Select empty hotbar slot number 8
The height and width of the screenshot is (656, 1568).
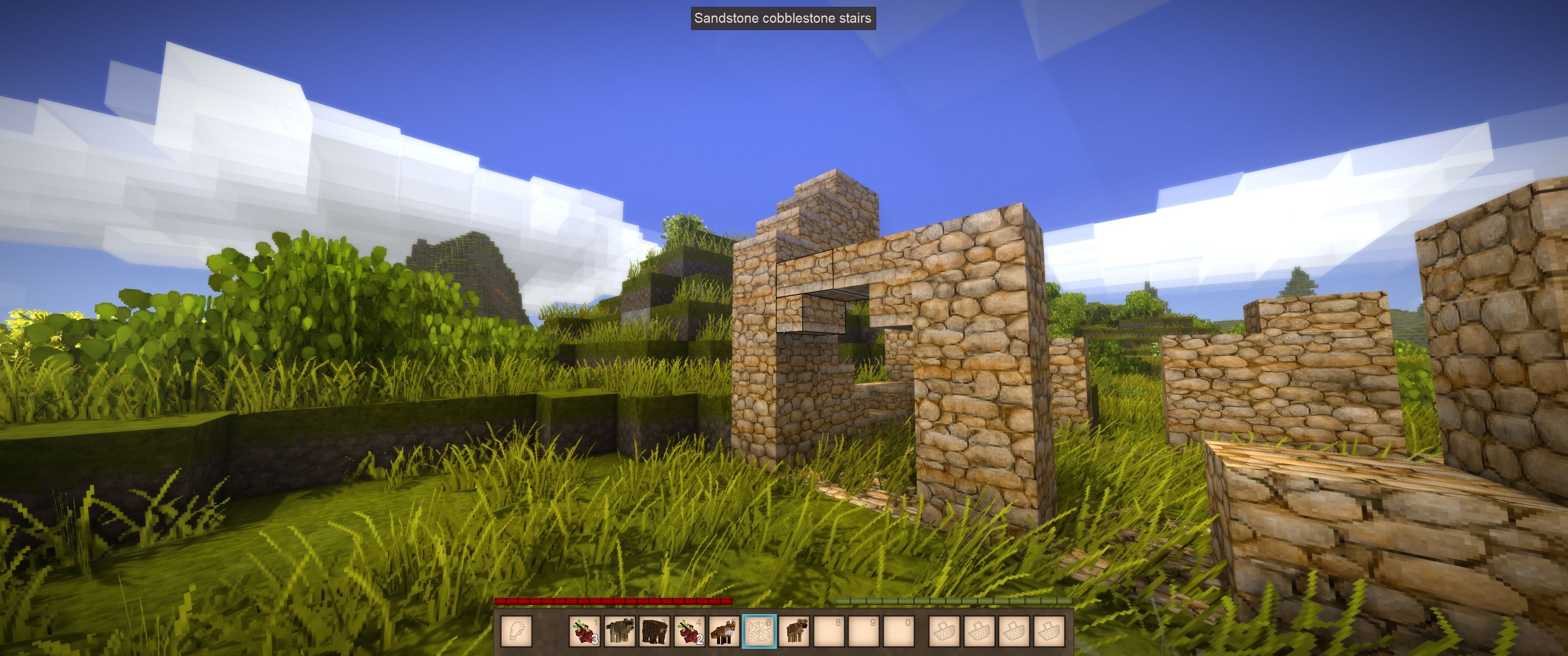pos(829,631)
